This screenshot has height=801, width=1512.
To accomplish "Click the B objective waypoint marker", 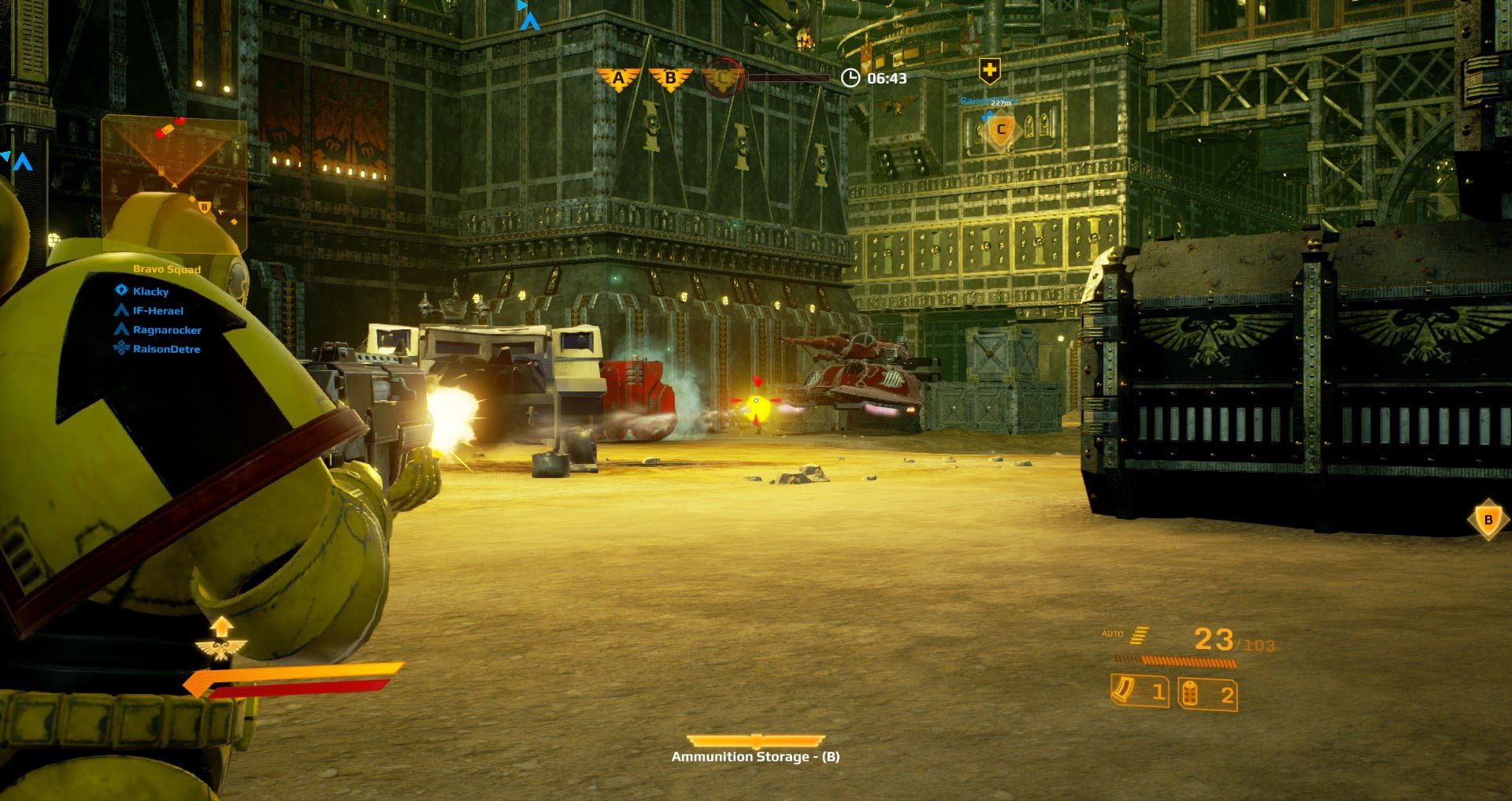I will (x=1488, y=520).
